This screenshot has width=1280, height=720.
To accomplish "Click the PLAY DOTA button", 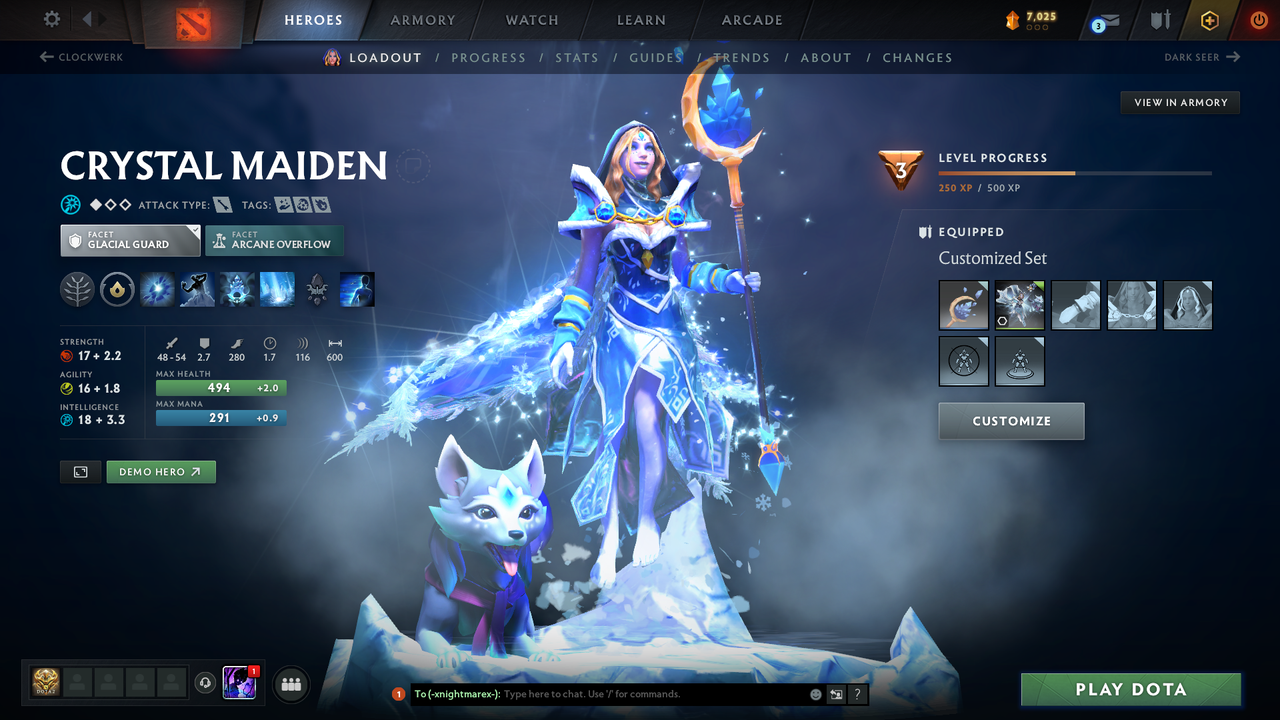I will (x=1130, y=689).
